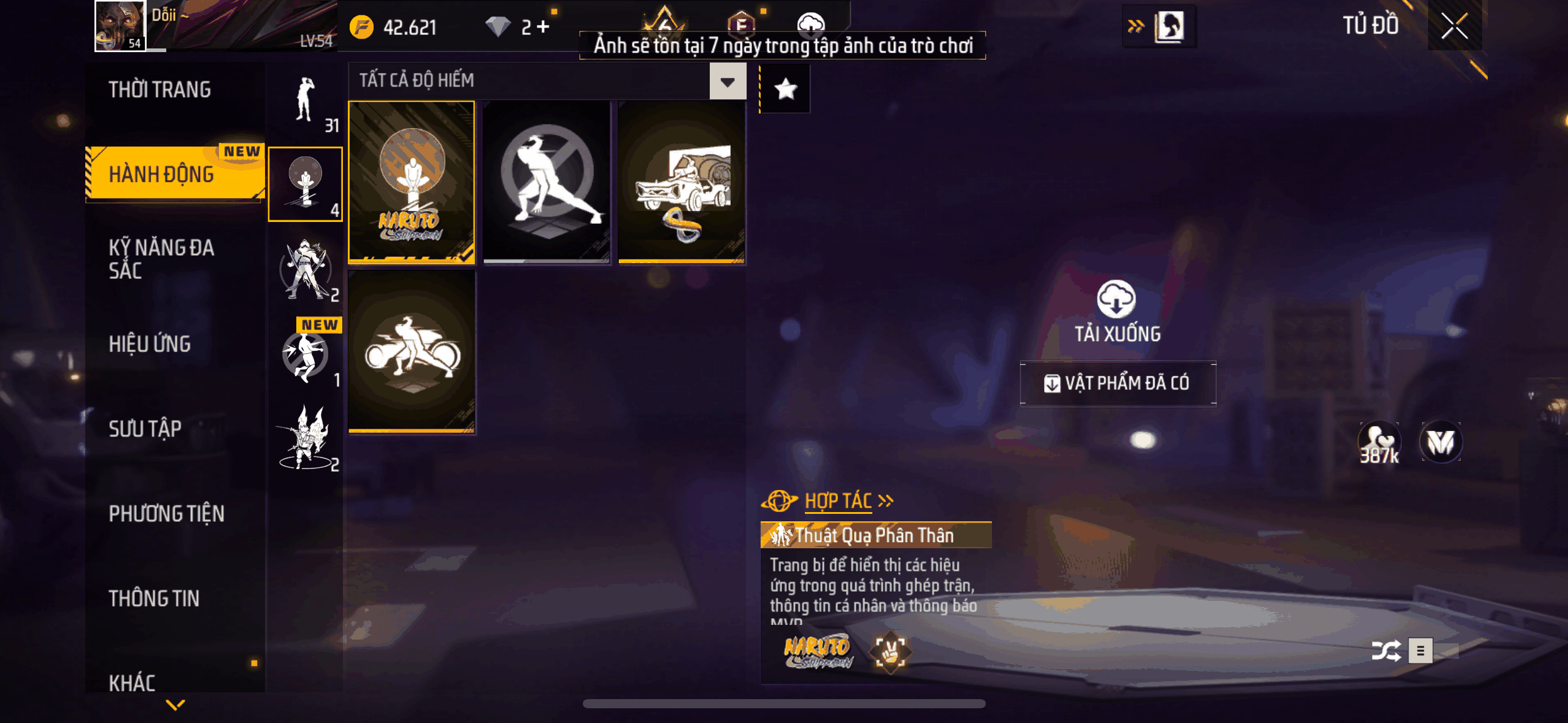Choose the Phương Tiện category

(x=166, y=513)
